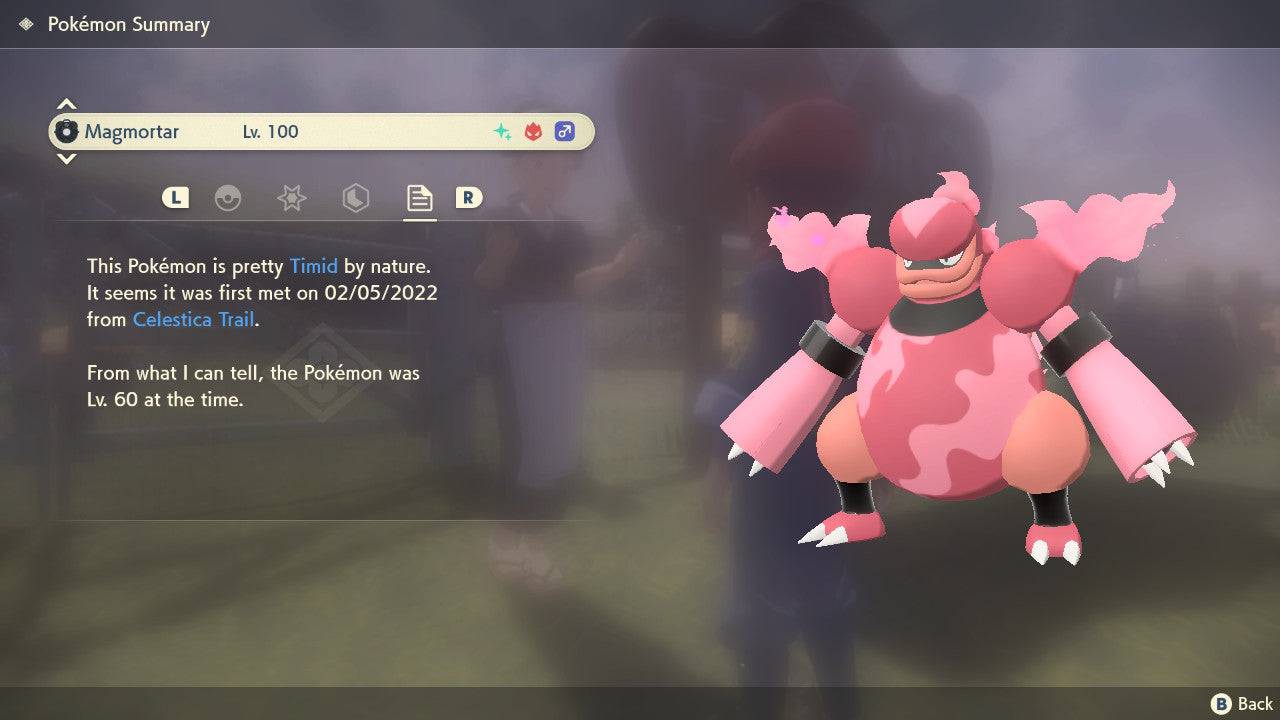Click the blue male gender symbol
The image size is (1280, 720).
click(566, 131)
